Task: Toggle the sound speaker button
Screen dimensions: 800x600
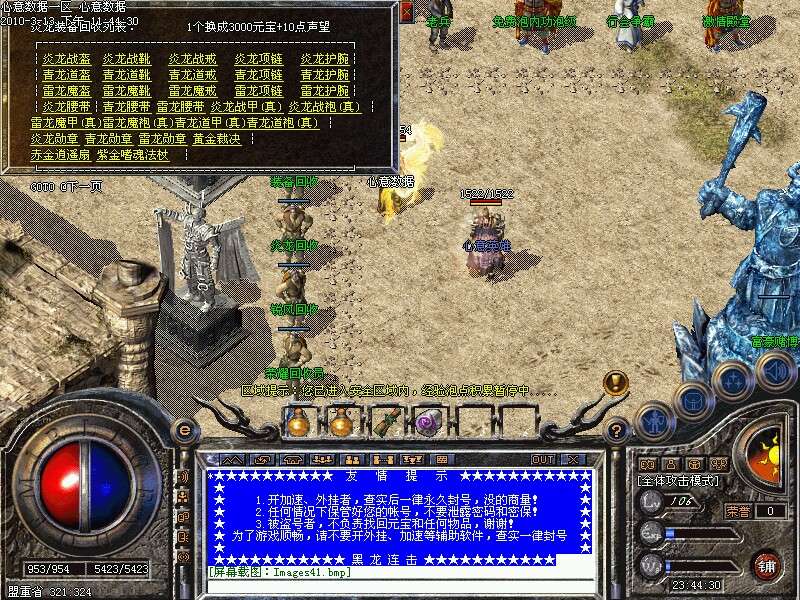Action: point(775,371)
